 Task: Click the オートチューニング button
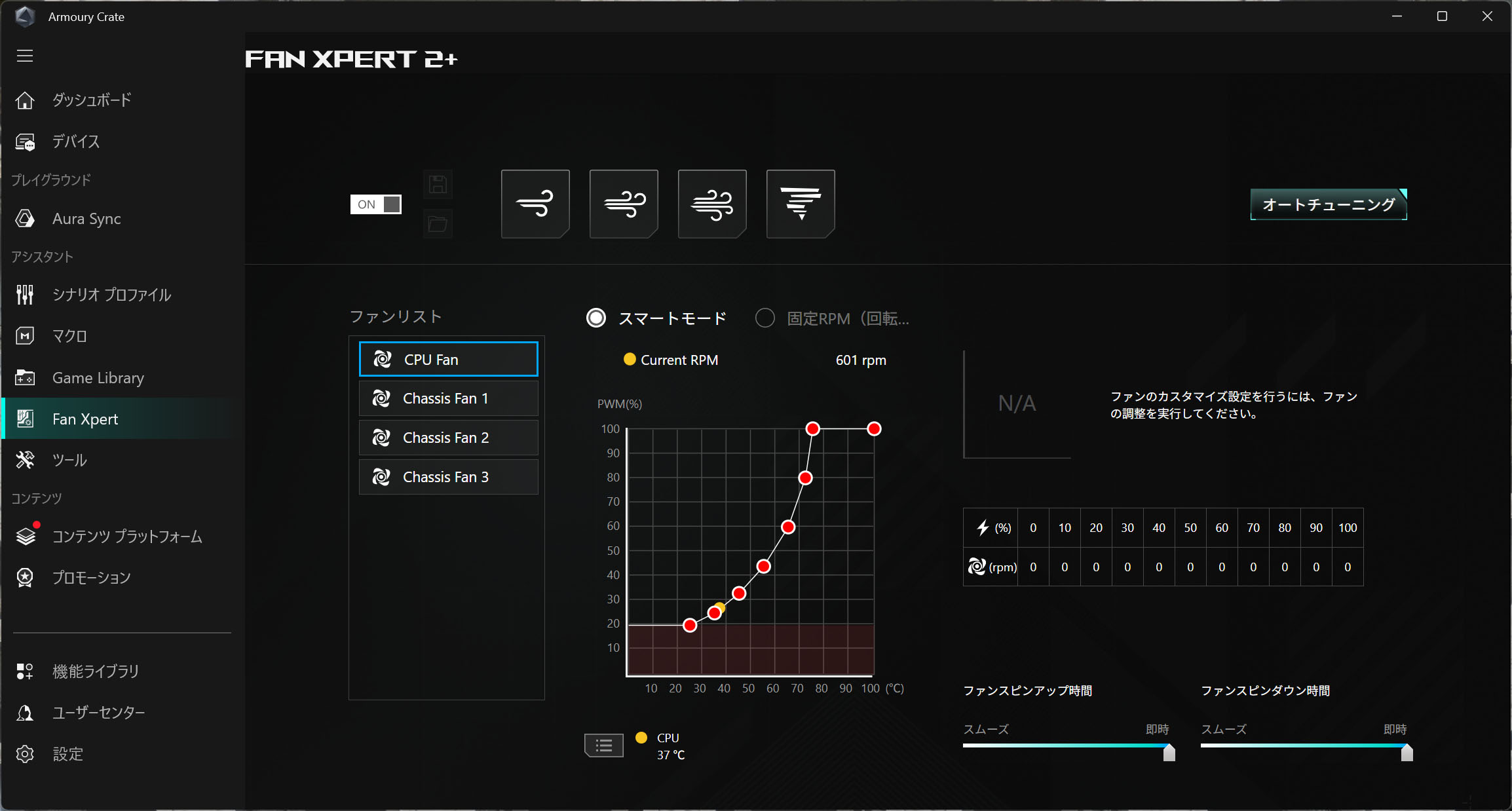tap(1328, 204)
